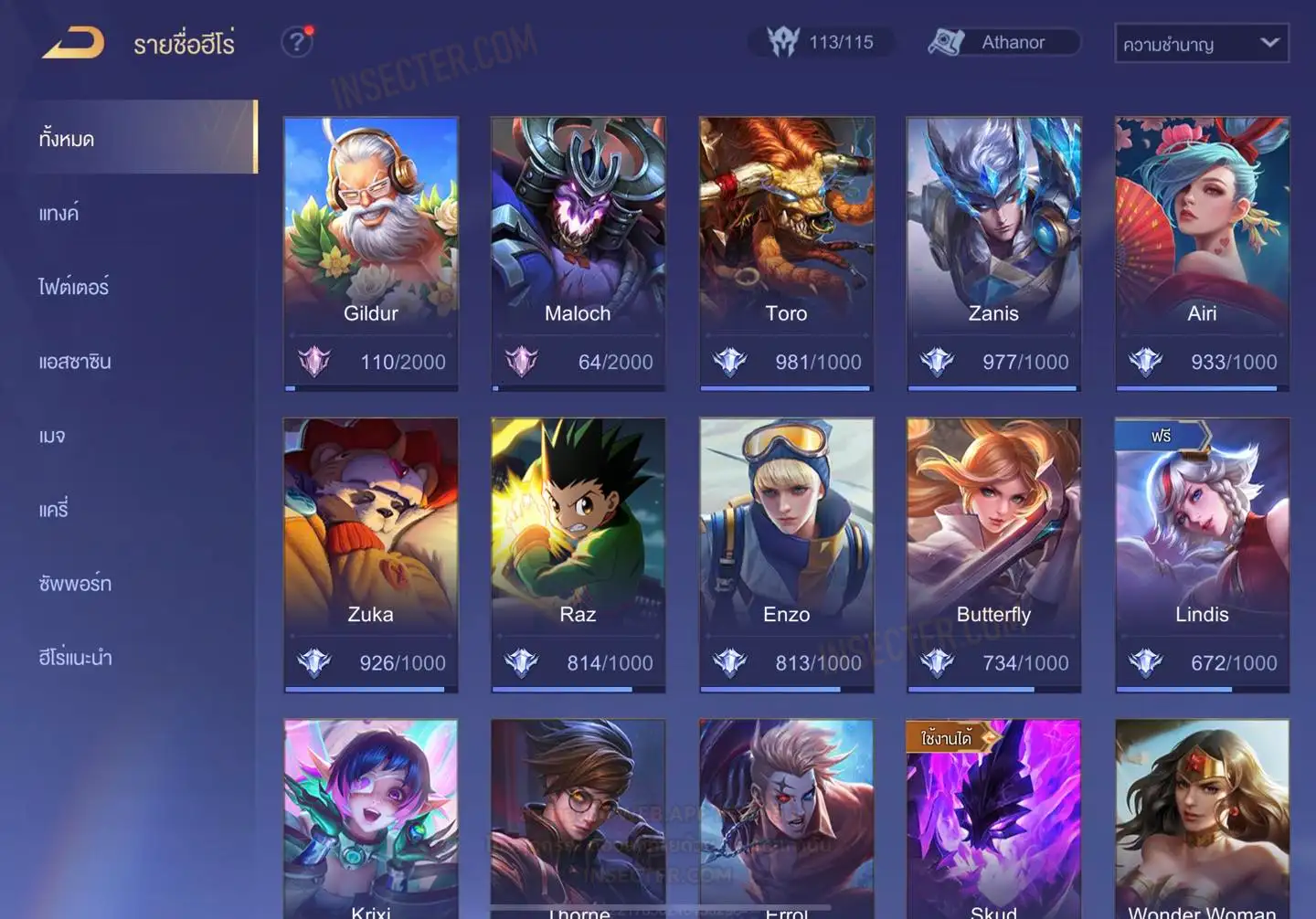Pick the Zanis hero card
The height and width of the screenshot is (919, 1316).
coord(993,253)
